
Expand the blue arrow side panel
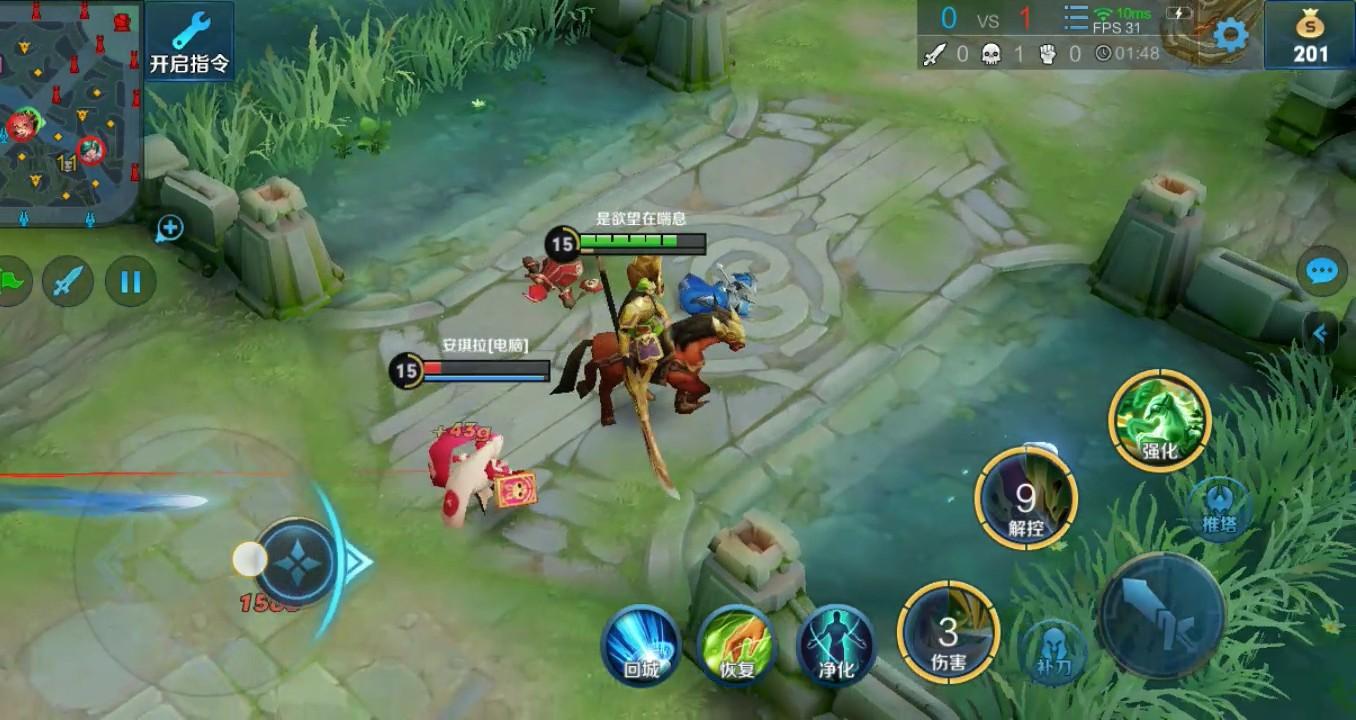click(x=1322, y=334)
